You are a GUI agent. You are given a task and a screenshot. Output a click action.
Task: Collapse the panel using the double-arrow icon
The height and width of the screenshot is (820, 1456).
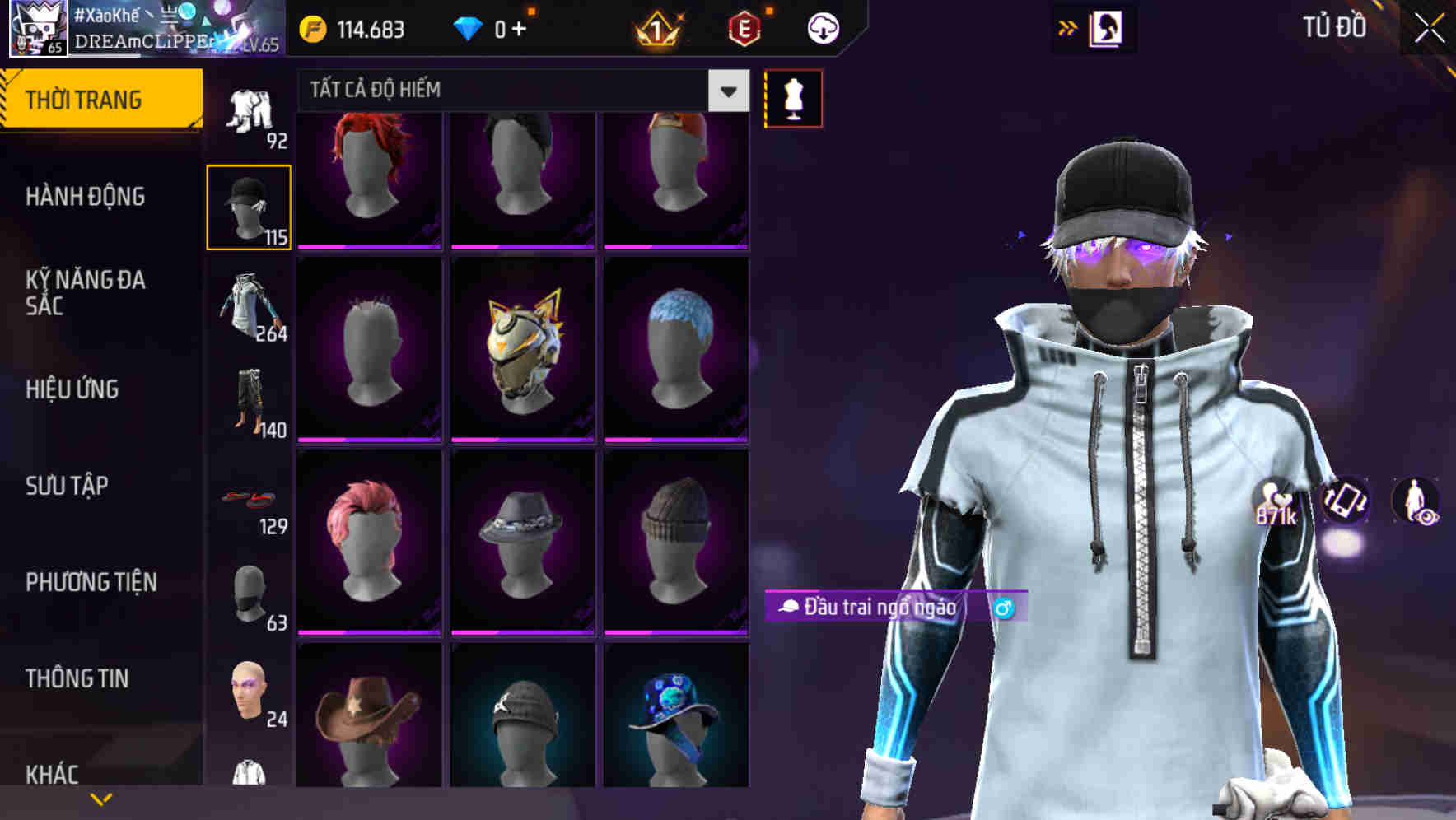point(1068,27)
